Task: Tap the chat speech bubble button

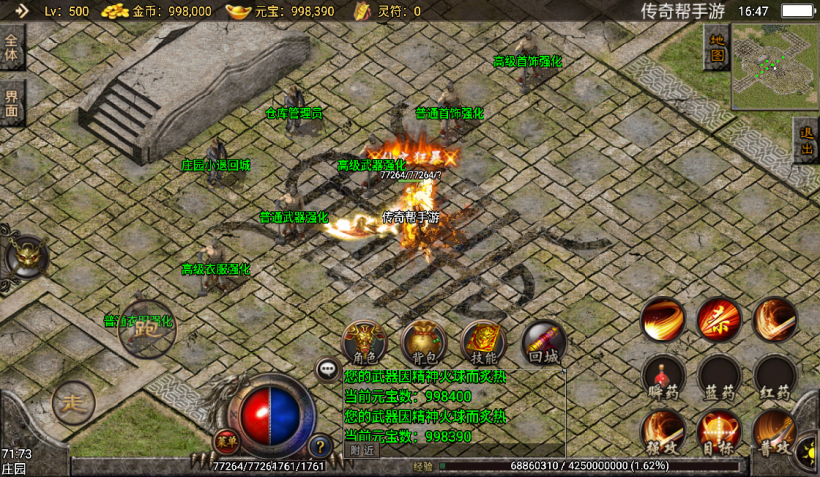Action: coord(328,371)
